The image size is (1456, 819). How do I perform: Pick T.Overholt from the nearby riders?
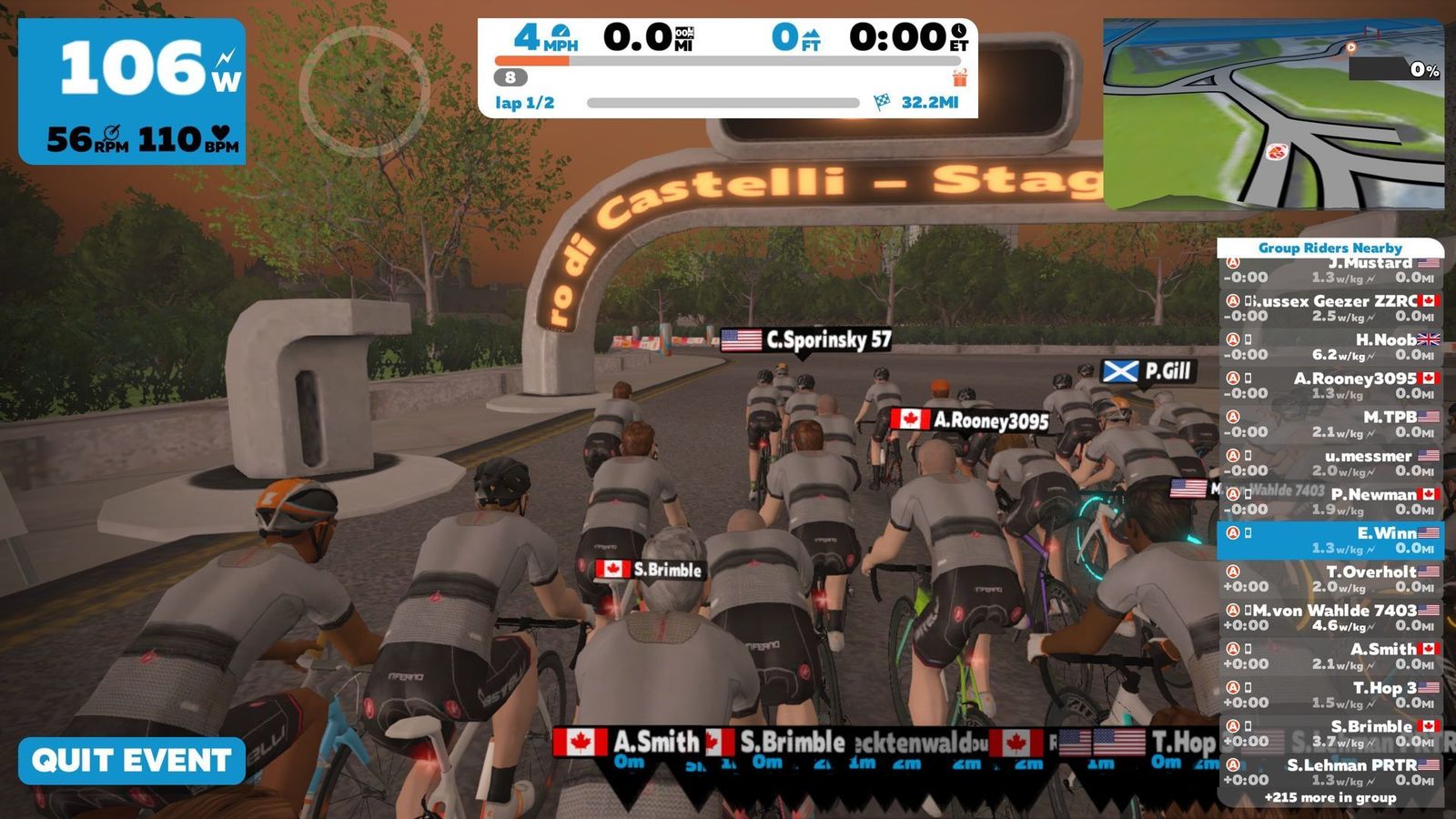click(1330, 579)
